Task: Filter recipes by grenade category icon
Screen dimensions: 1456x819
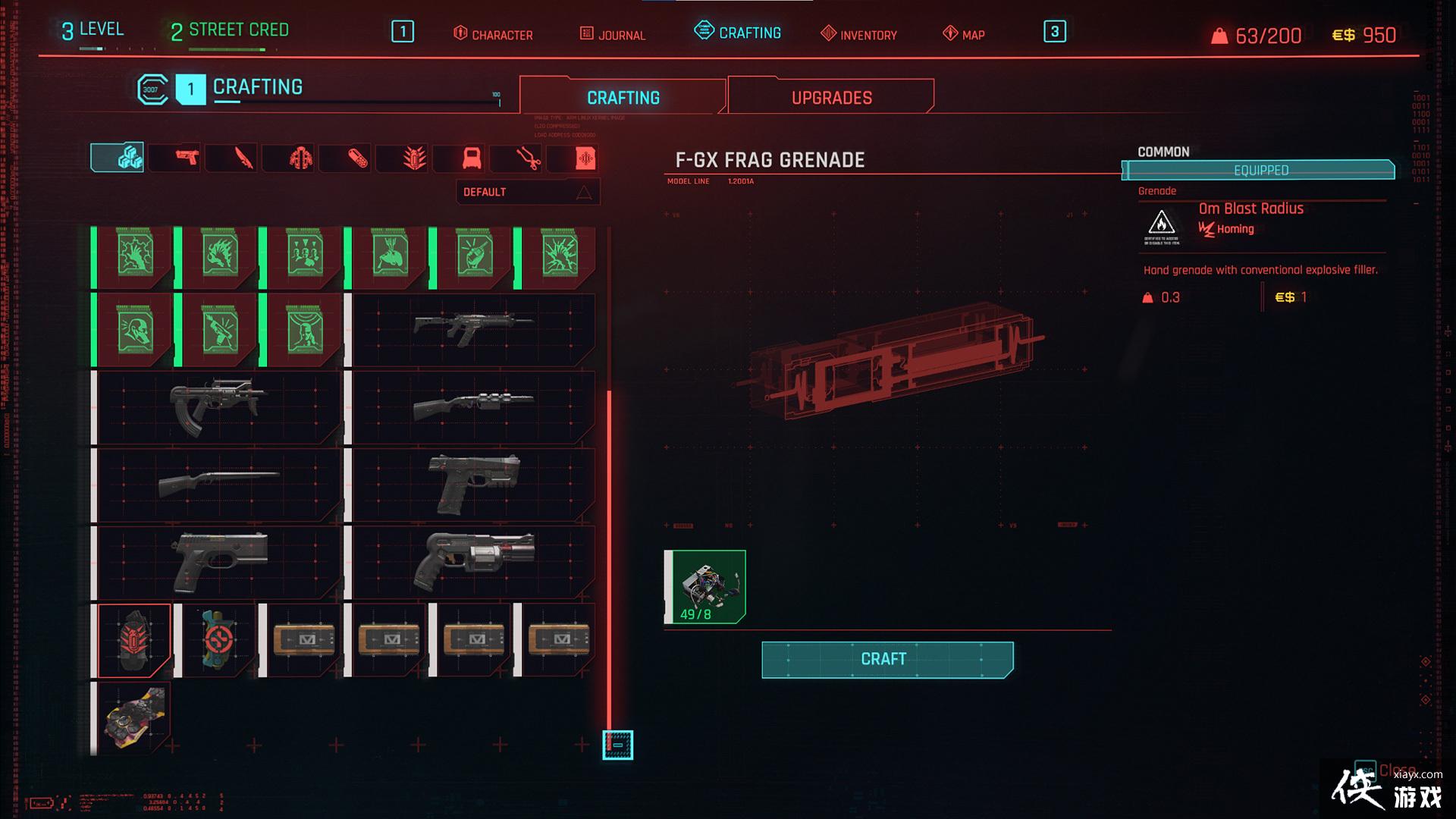Action: [x=414, y=158]
